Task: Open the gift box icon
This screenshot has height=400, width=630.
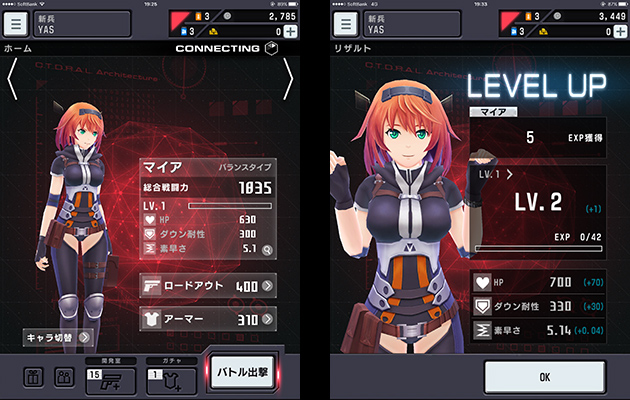Action: pyautogui.click(x=34, y=378)
